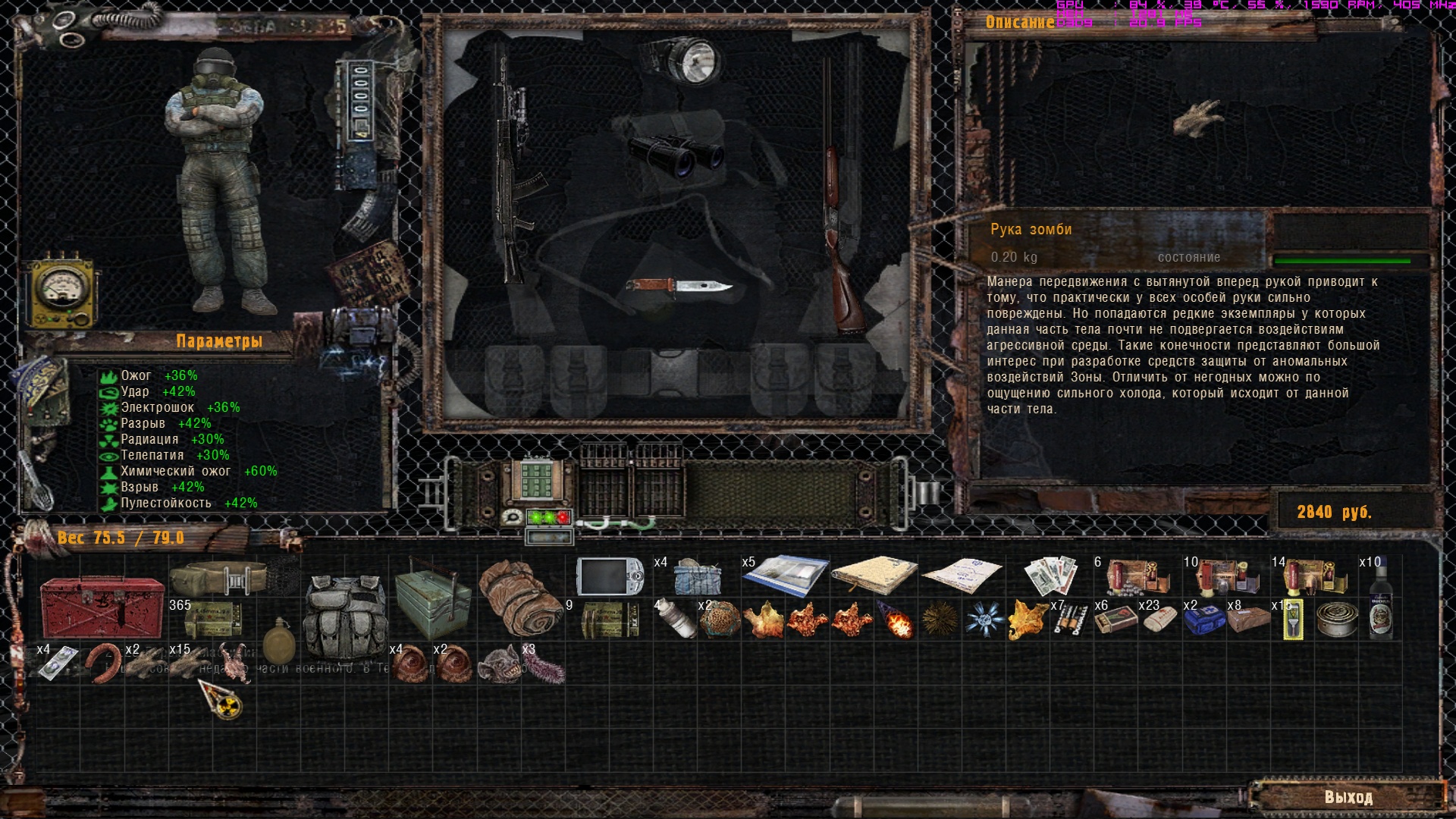Choose the blue medkit stack

point(1203,620)
